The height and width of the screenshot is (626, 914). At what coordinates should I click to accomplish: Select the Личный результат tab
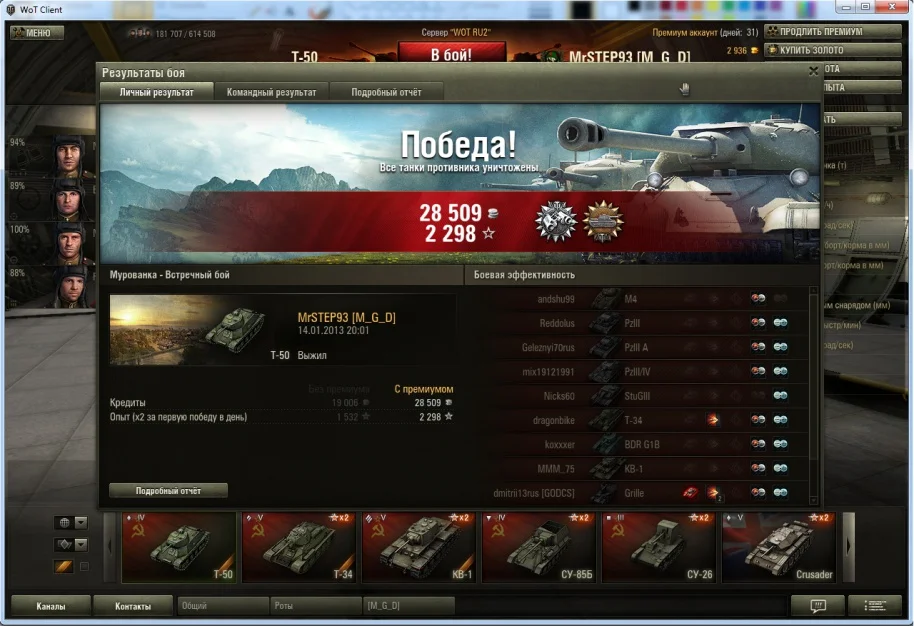tap(156, 92)
